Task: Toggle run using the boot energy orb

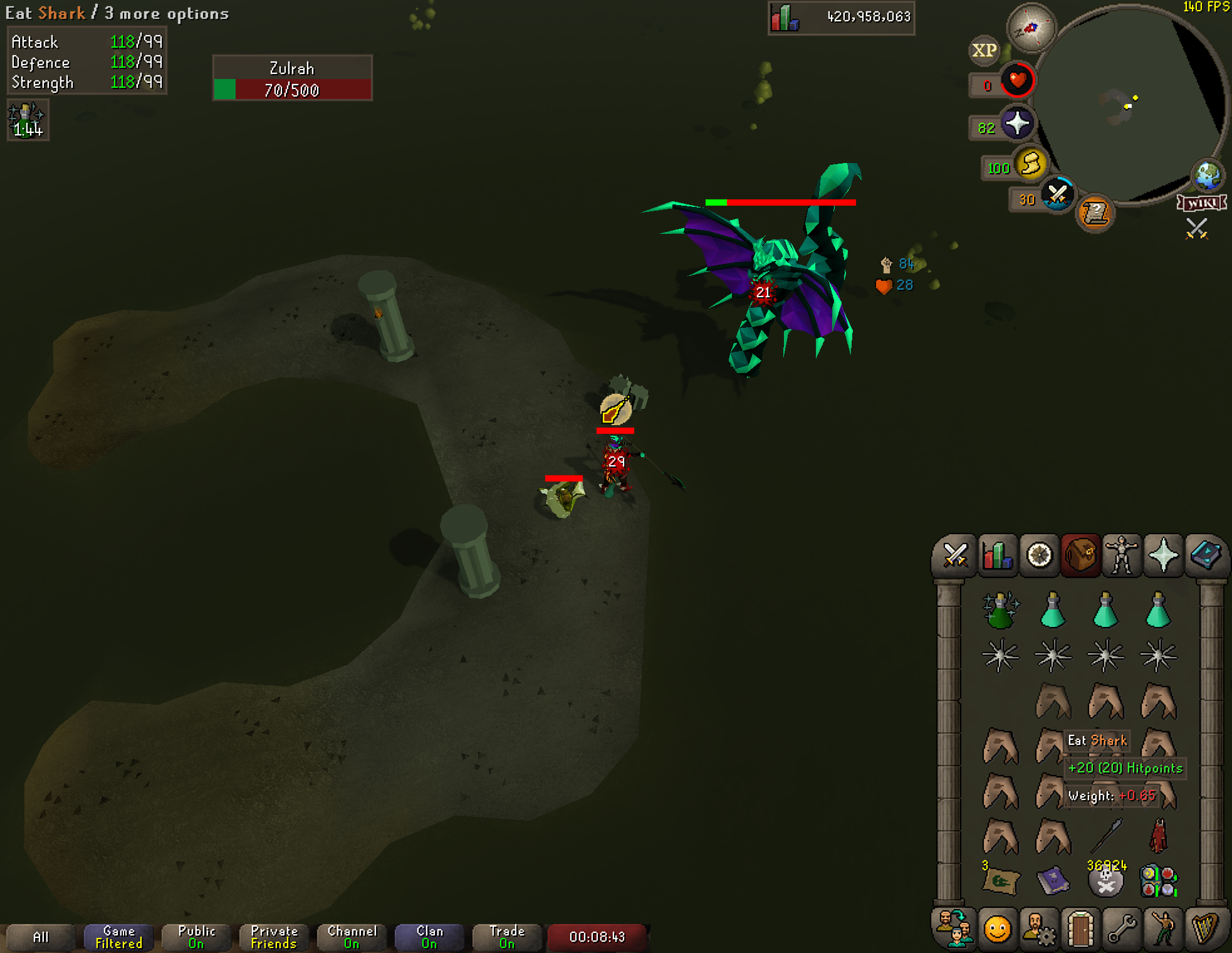Action: pyautogui.click(x=1031, y=165)
